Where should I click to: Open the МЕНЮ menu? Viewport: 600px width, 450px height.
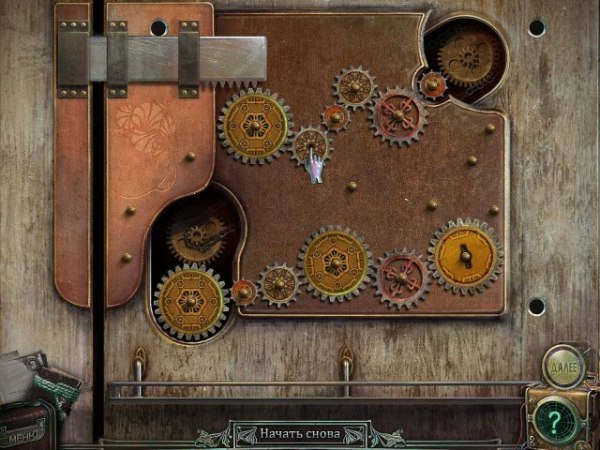coord(22,436)
